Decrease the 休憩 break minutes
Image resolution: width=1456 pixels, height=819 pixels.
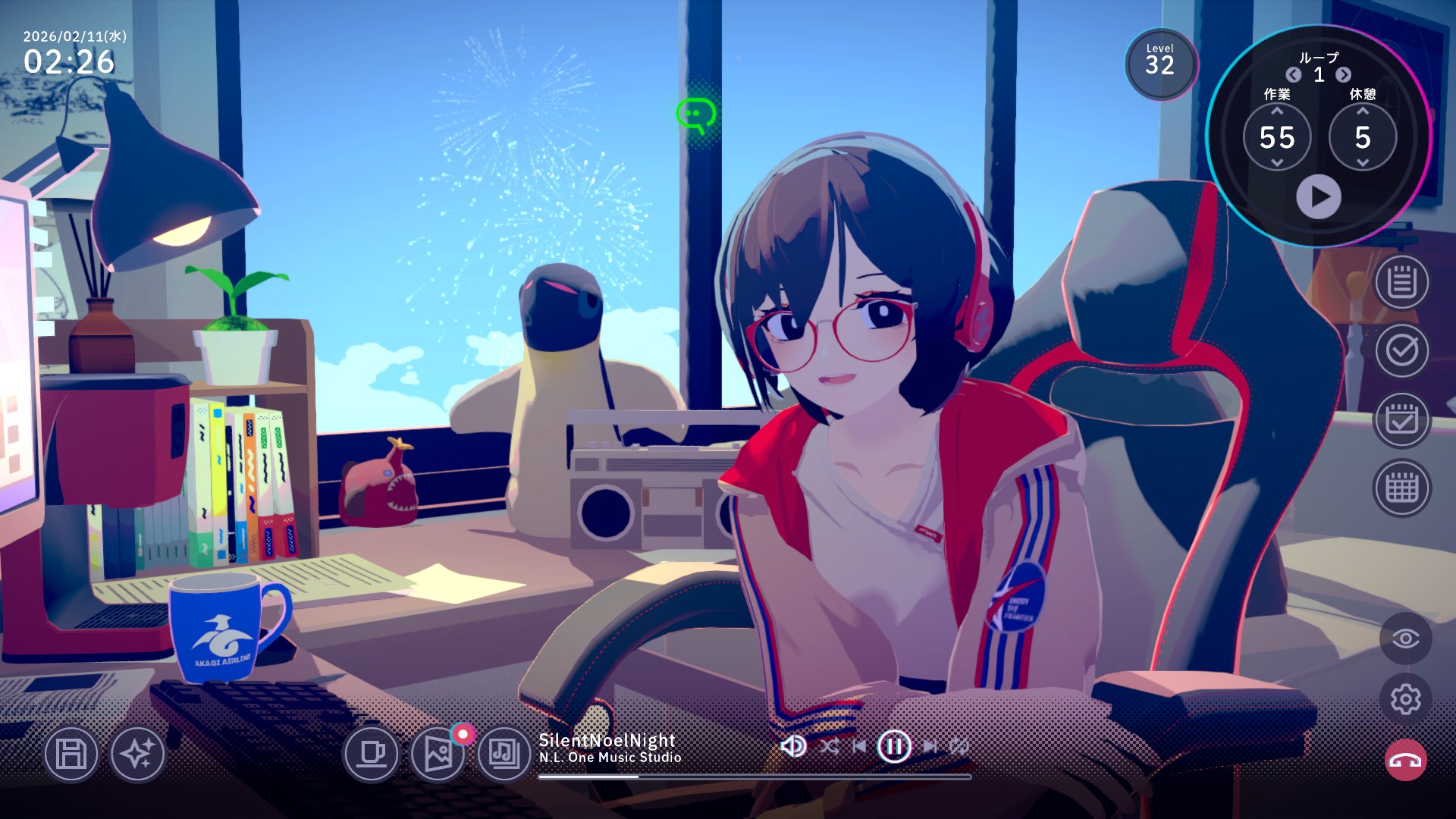(1362, 163)
